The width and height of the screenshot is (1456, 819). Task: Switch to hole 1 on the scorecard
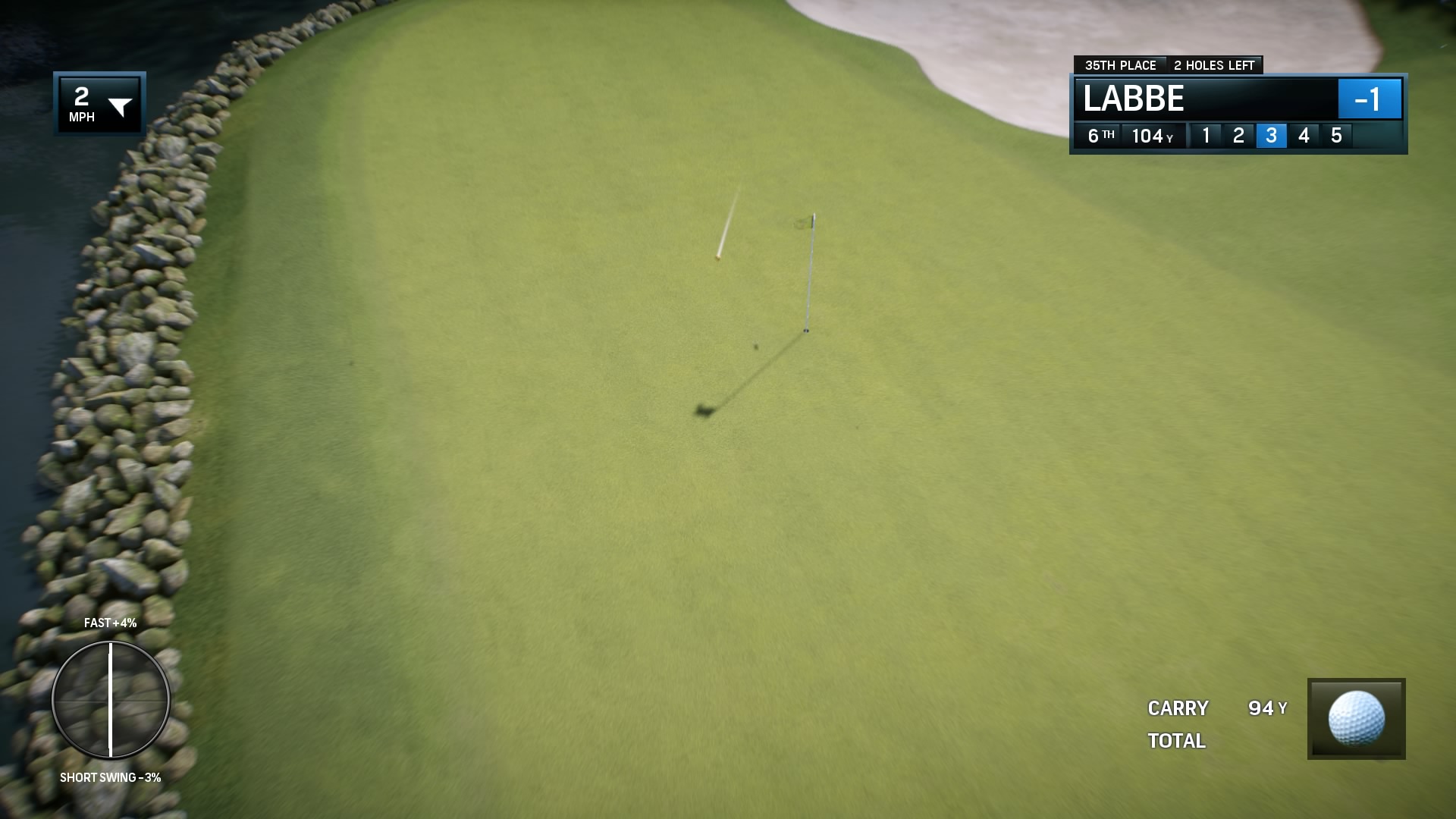pos(1207,136)
